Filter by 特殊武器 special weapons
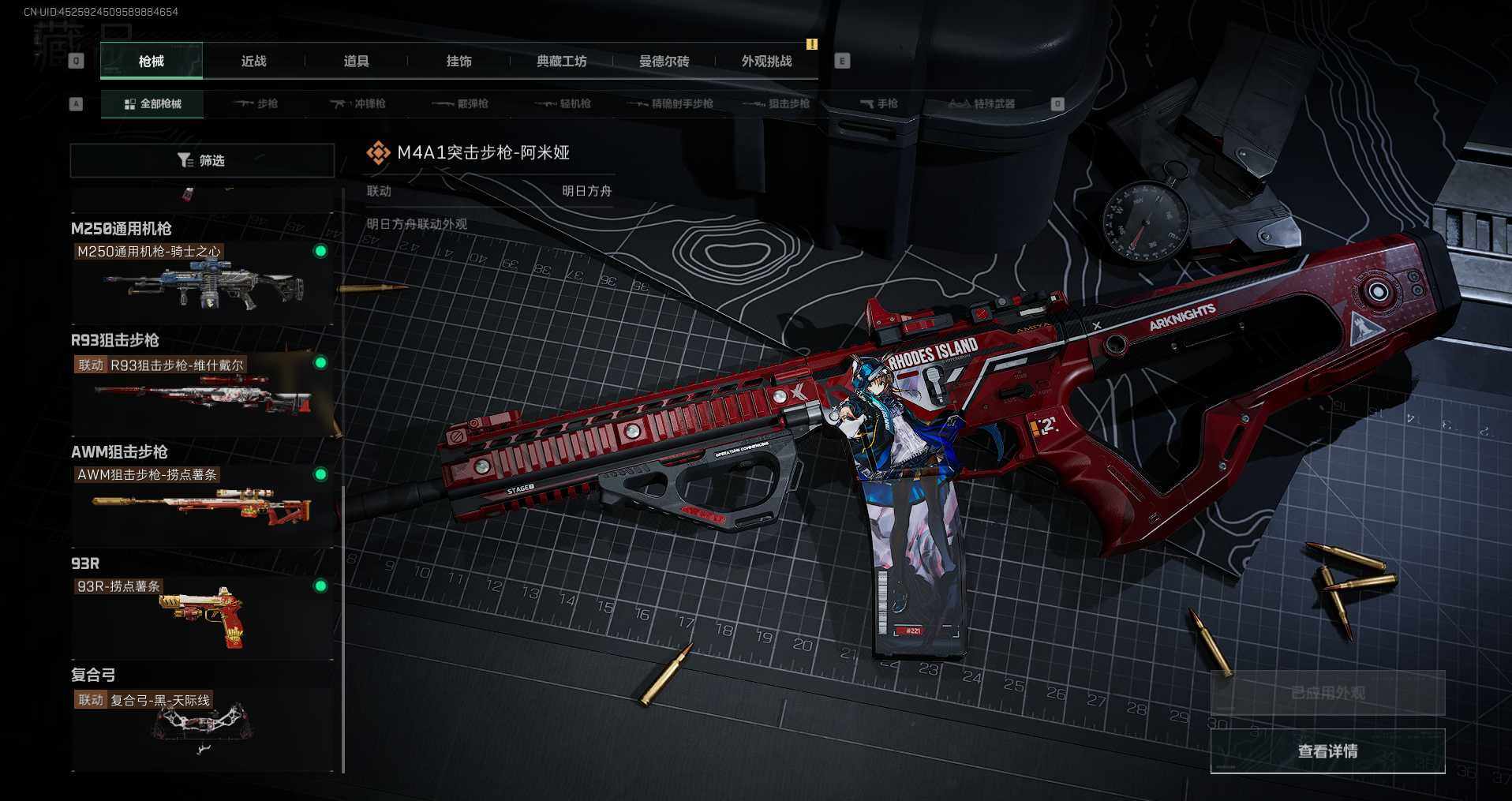The height and width of the screenshot is (801, 1512). [x=982, y=104]
